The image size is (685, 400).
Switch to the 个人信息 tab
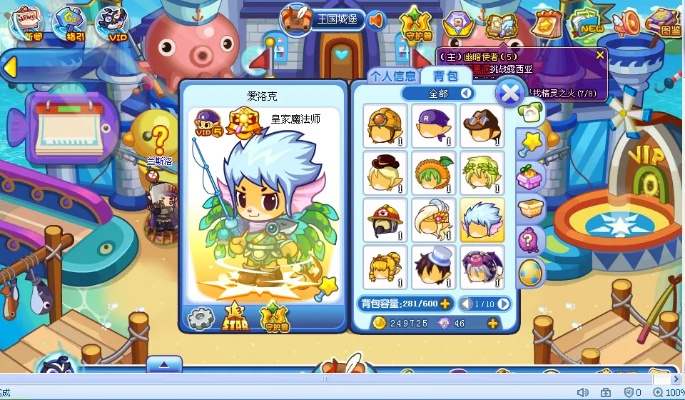[392, 76]
